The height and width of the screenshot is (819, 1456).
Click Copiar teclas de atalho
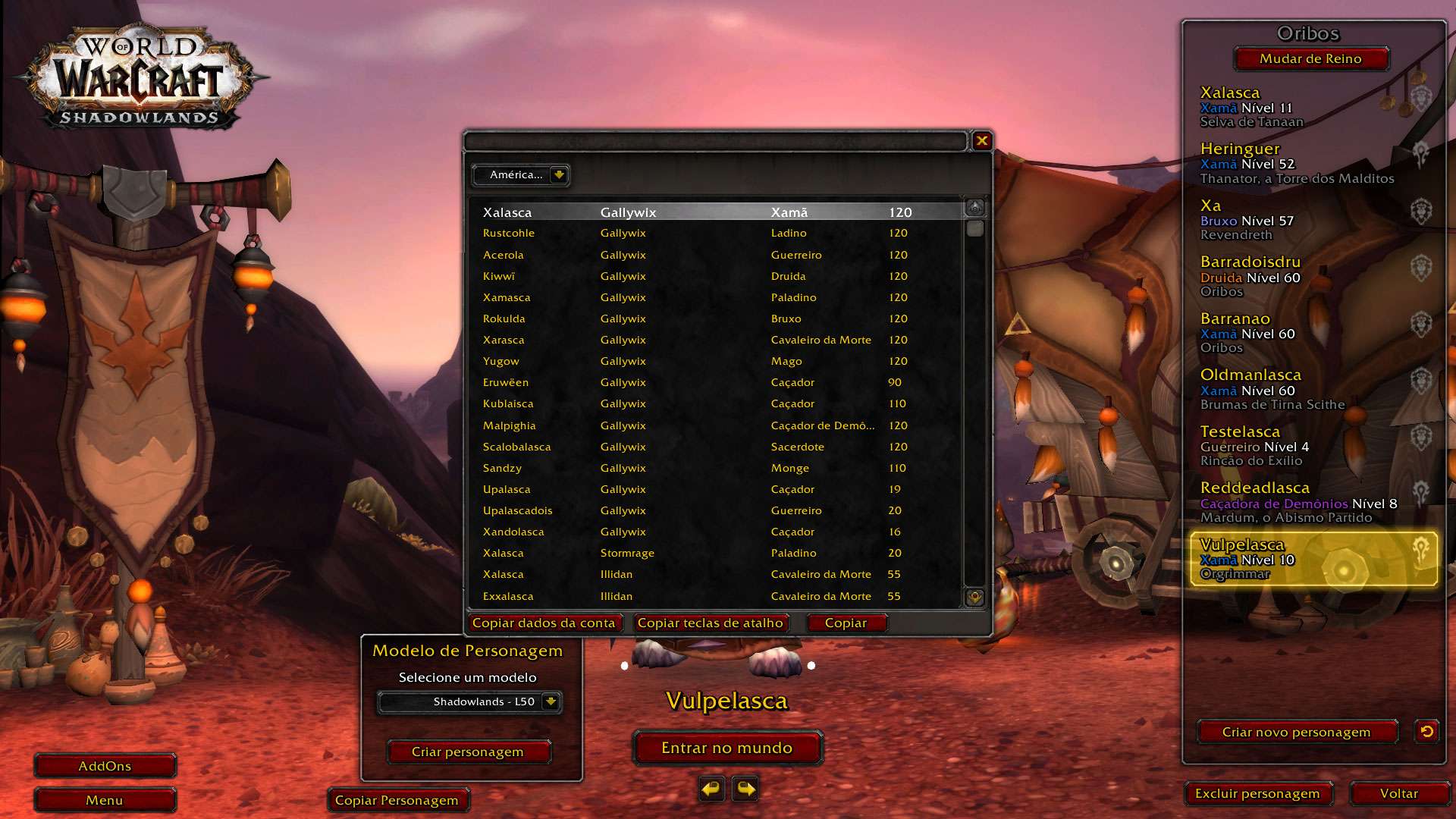click(x=710, y=623)
